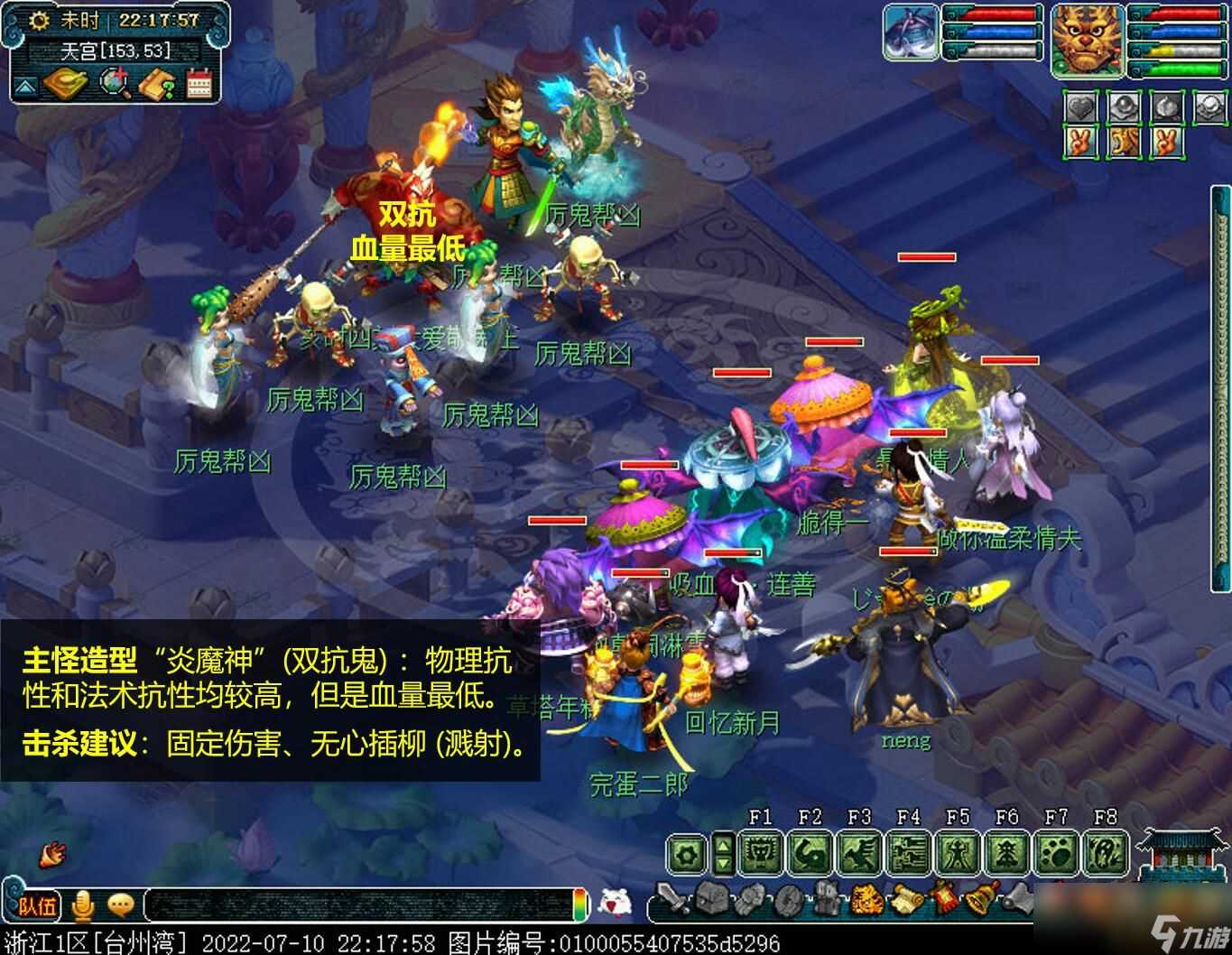Screen dimensions: 1232x955
Task: Open the golden compass map icon
Action: coord(64,84)
